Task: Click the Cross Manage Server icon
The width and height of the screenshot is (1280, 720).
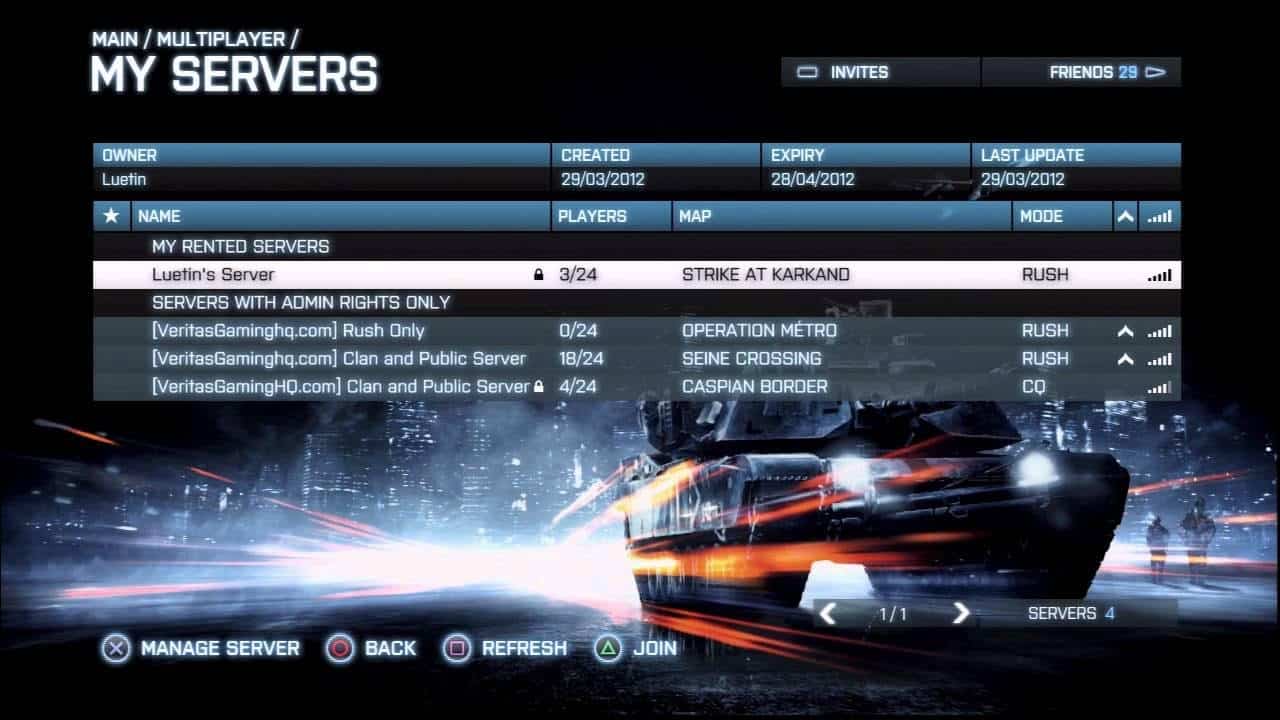Action: coord(115,648)
